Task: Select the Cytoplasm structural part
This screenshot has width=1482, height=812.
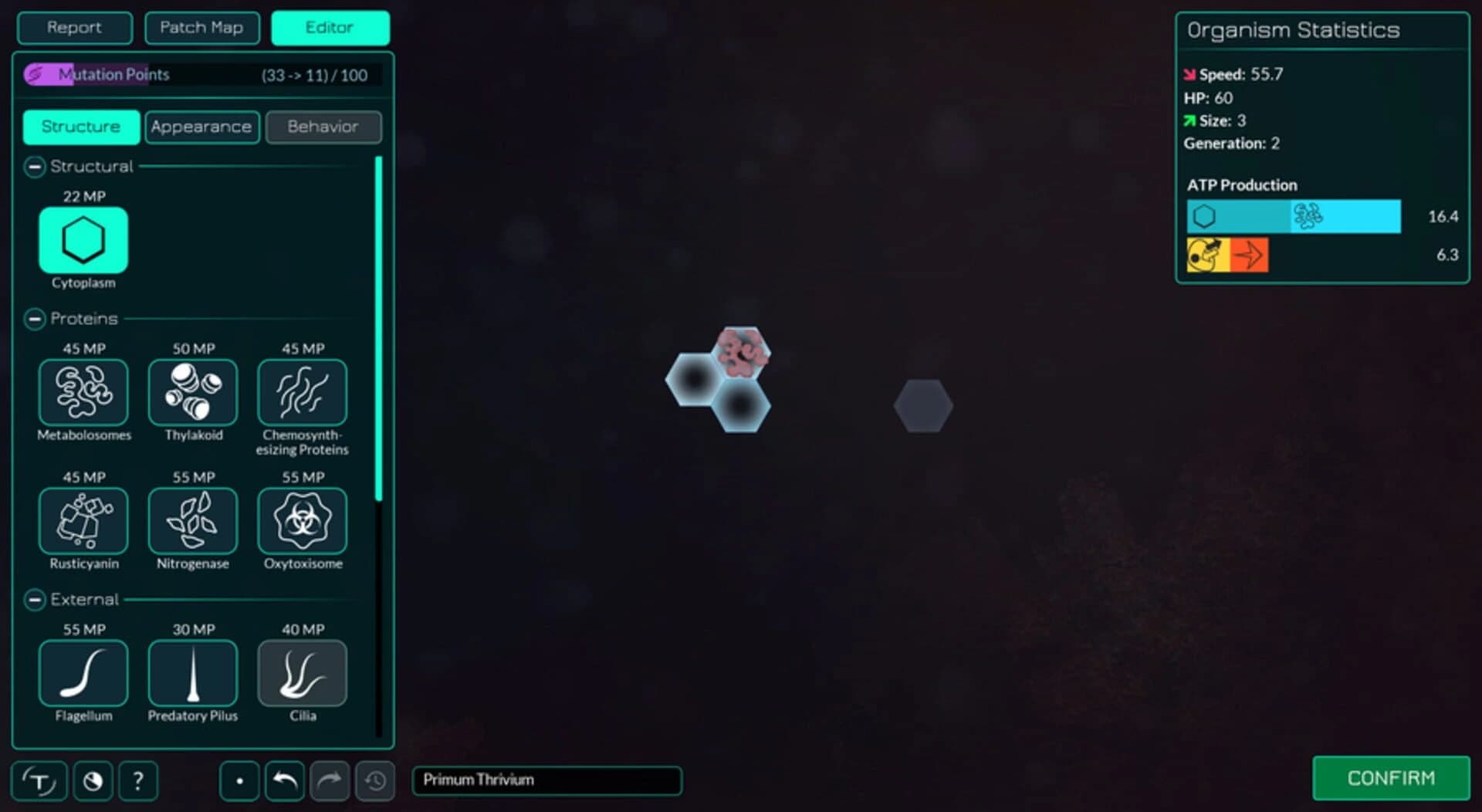Action: [x=82, y=241]
